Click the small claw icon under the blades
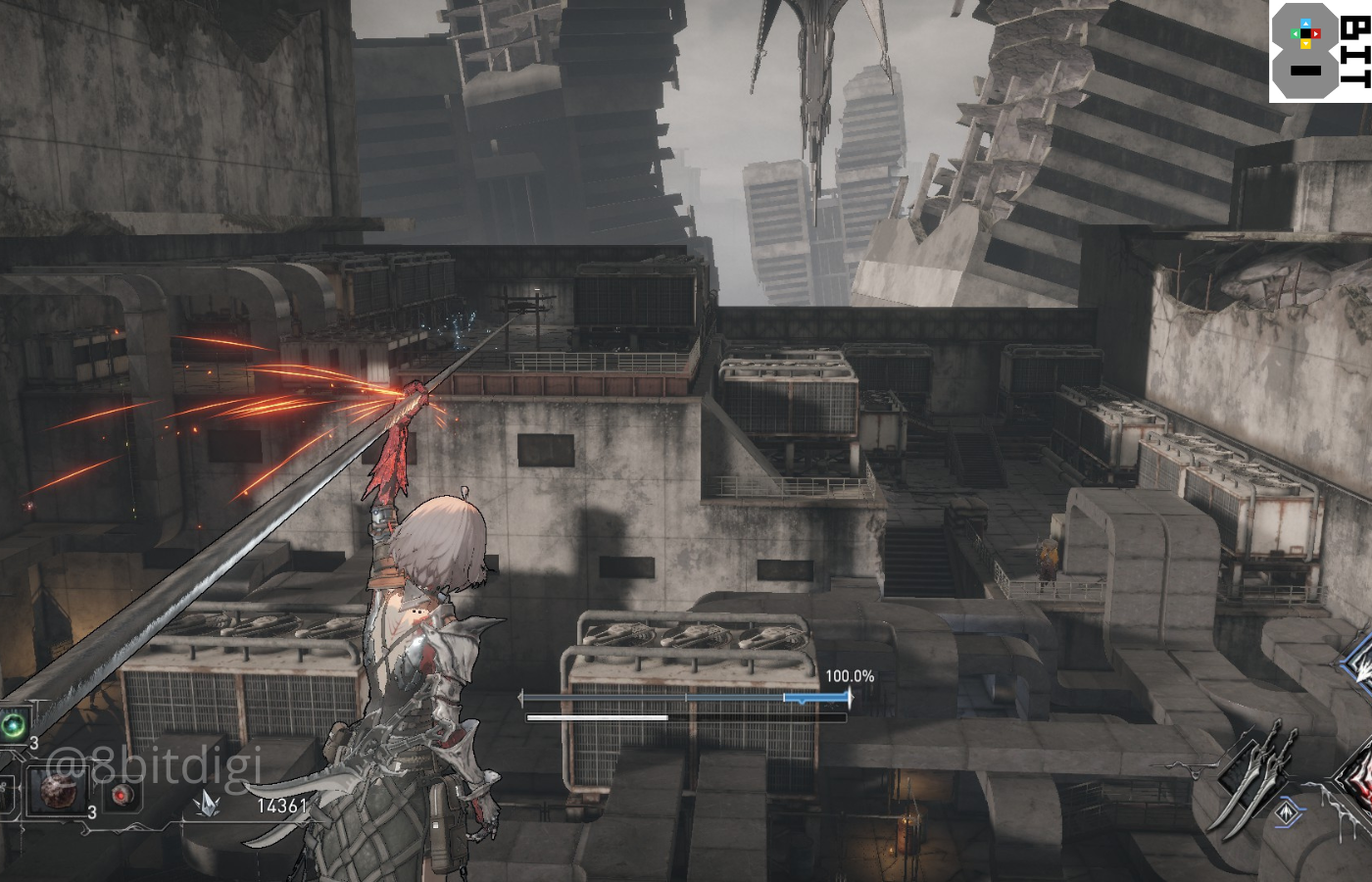This screenshot has height=882, width=1372. click(1287, 812)
